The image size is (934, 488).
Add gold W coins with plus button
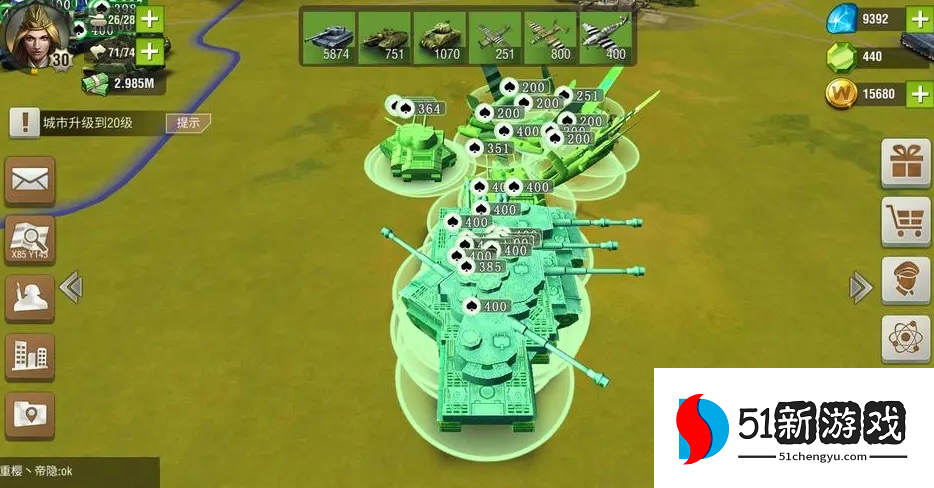point(920,94)
